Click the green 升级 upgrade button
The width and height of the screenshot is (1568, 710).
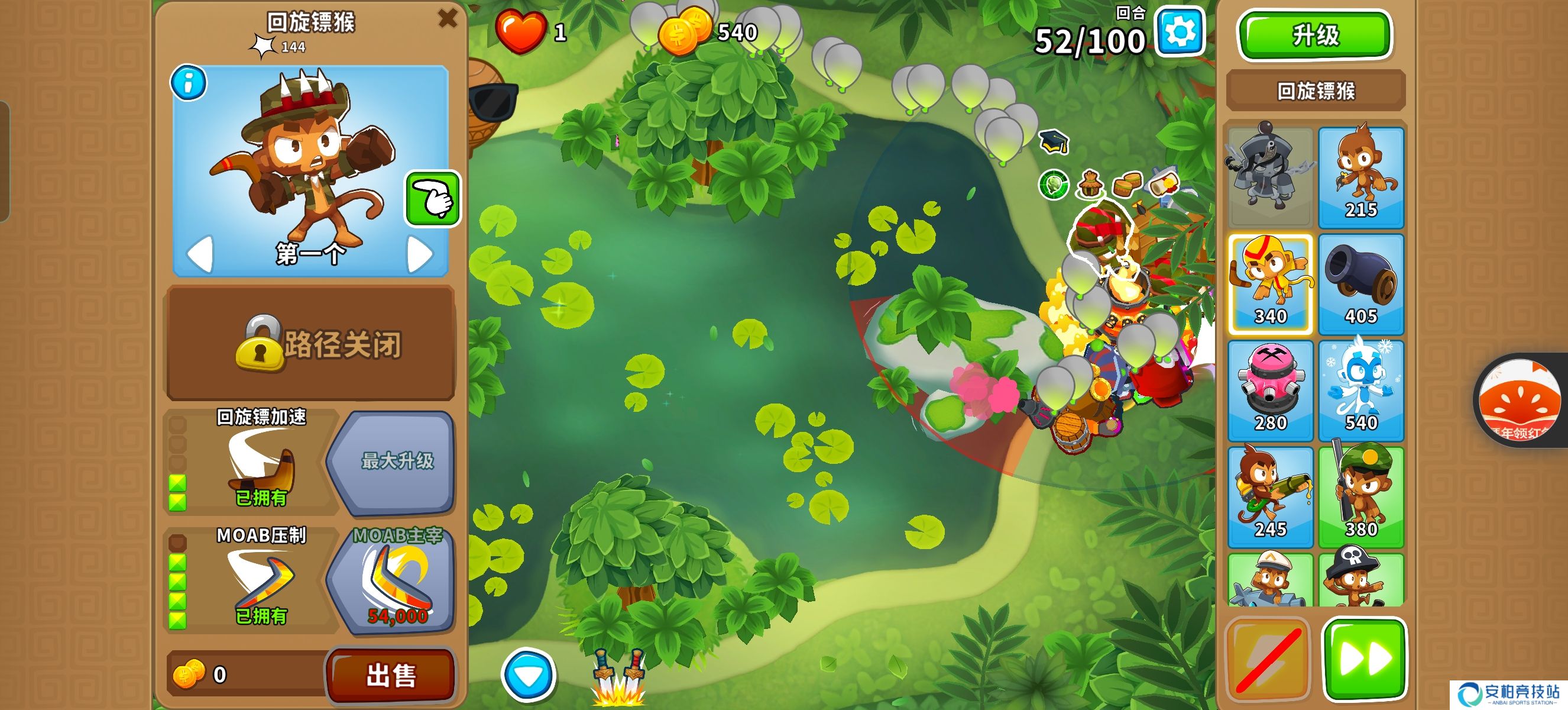click(1315, 35)
